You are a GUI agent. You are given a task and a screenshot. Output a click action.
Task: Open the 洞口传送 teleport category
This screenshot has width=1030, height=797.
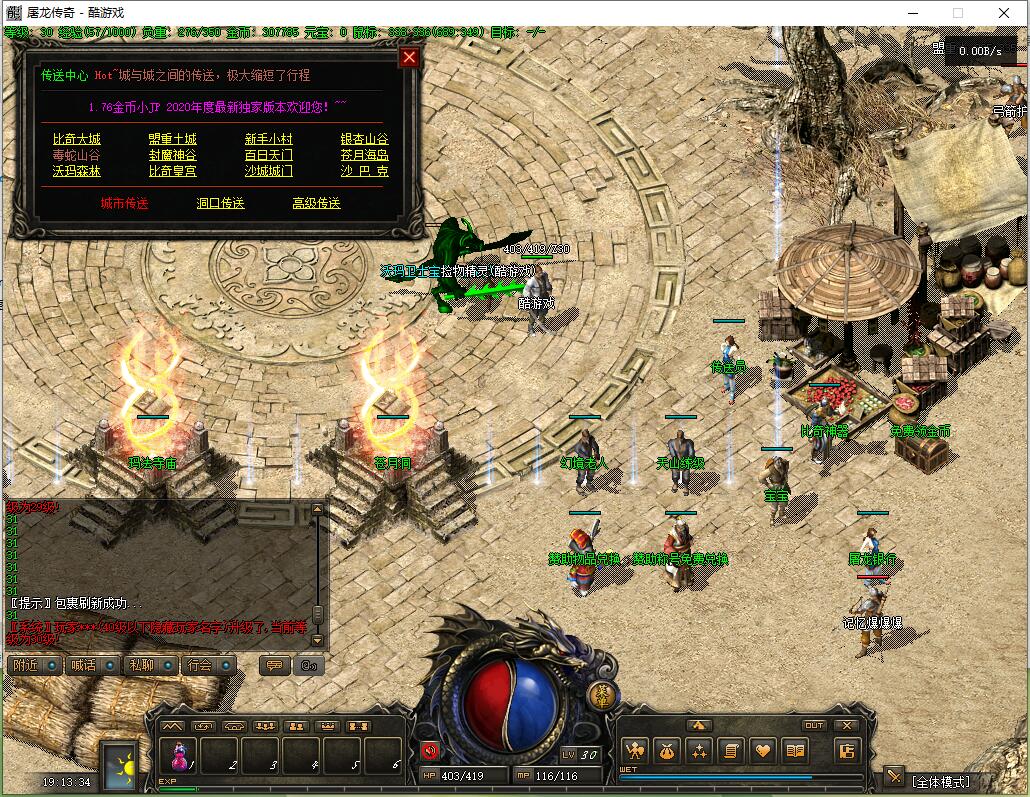tap(221, 203)
